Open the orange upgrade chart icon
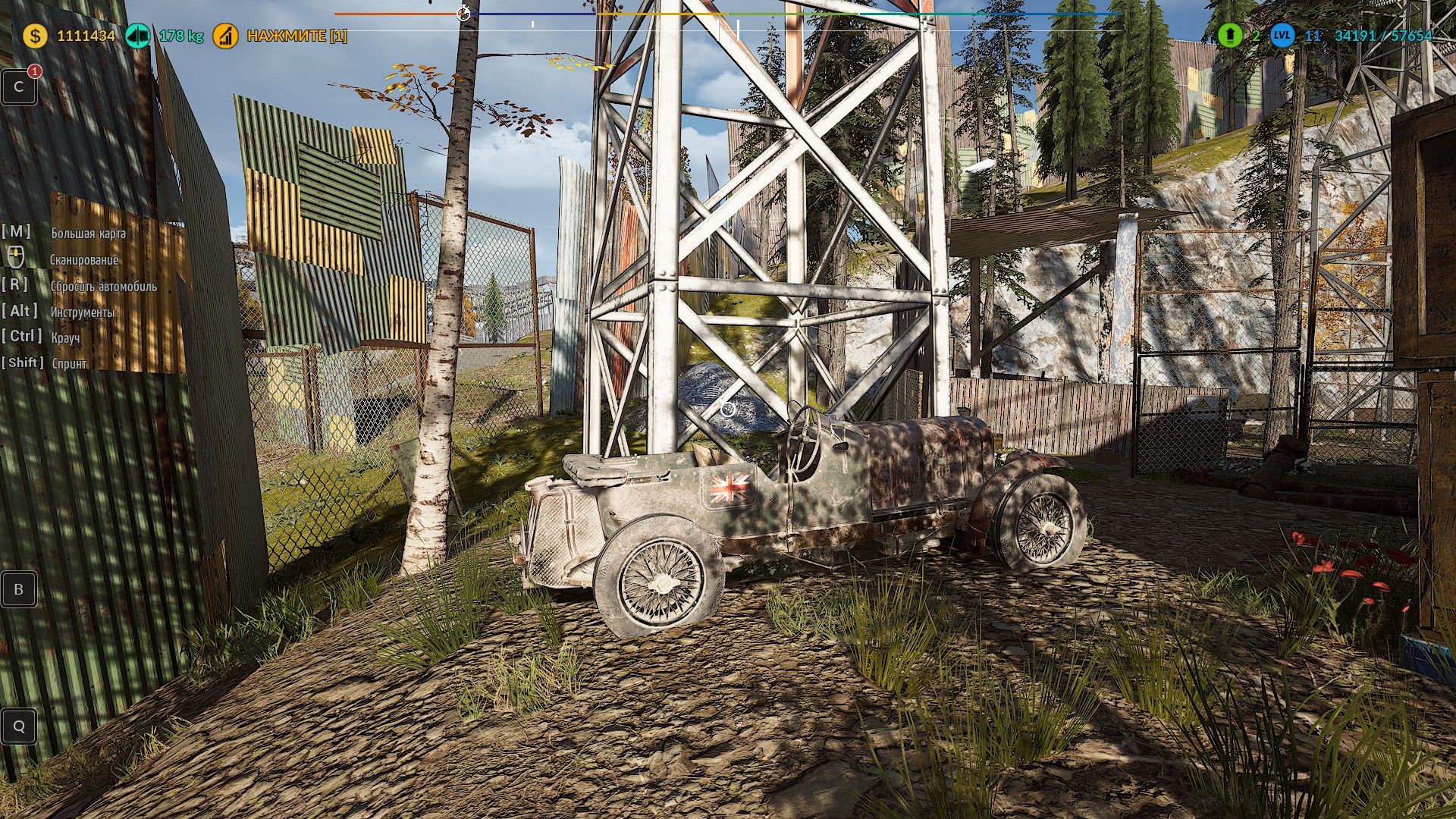This screenshot has height=819, width=1456. [x=225, y=36]
